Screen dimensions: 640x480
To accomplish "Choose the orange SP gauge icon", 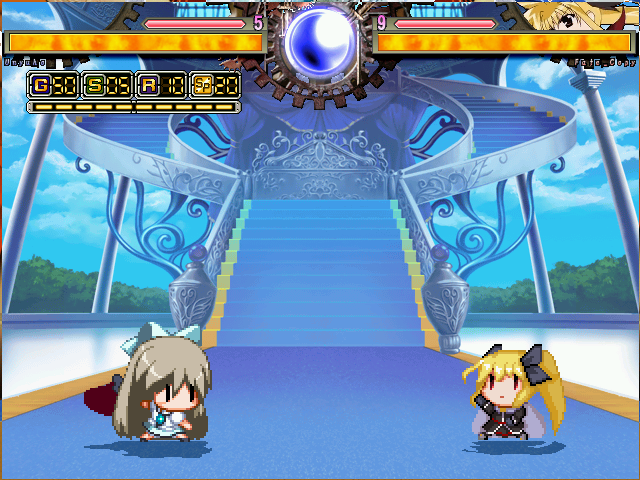I will coord(203,85).
